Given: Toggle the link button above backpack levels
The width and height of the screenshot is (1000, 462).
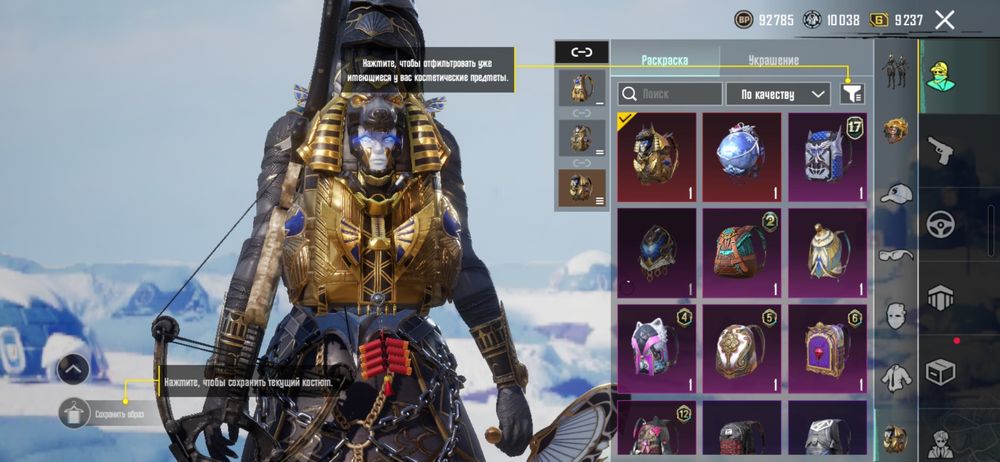Looking at the screenshot, I should (582, 52).
